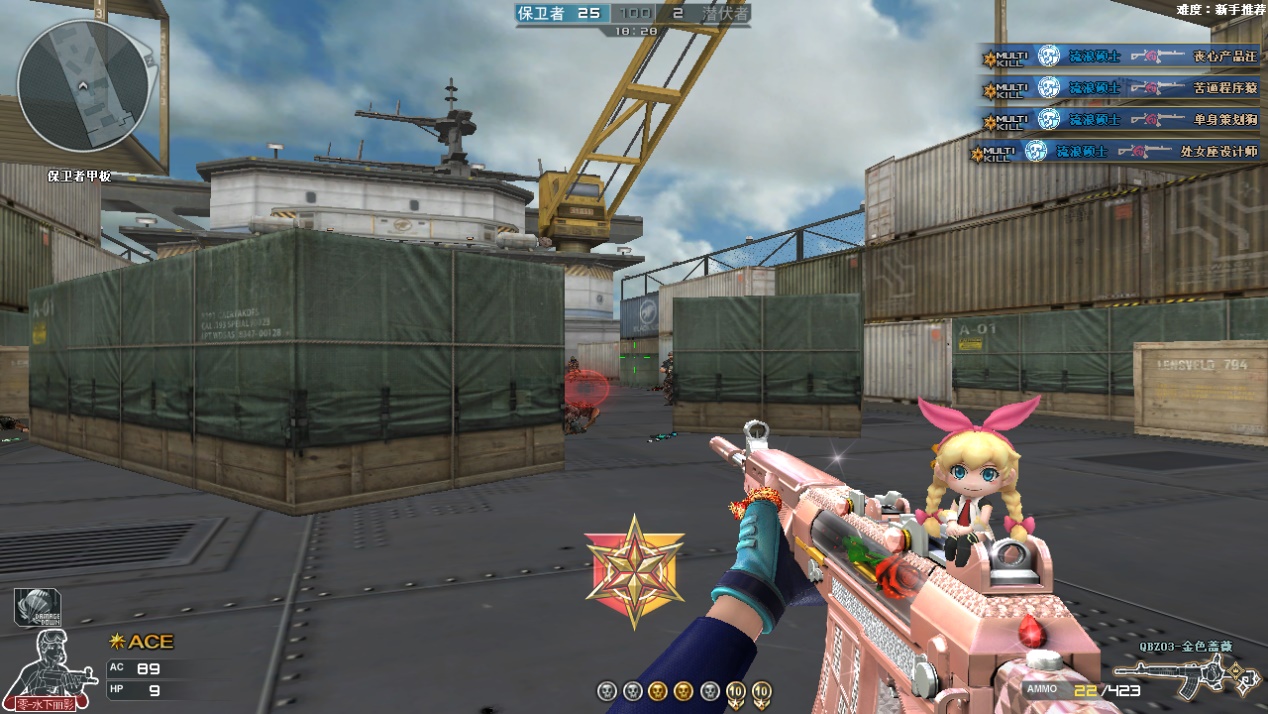
Task: Click the gold ACE badge
Action: pyautogui.click(x=141, y=641)
